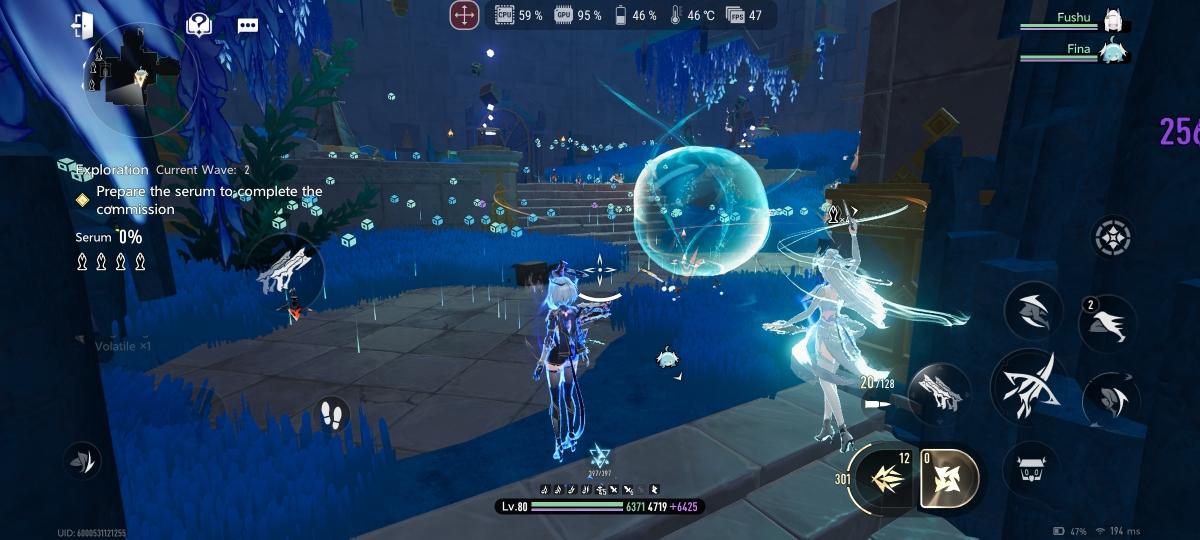Image resolution: width=1200 pixels, height=540 pixels.
Task: Switch to teammate Fina
Action: click(1111, 49)
